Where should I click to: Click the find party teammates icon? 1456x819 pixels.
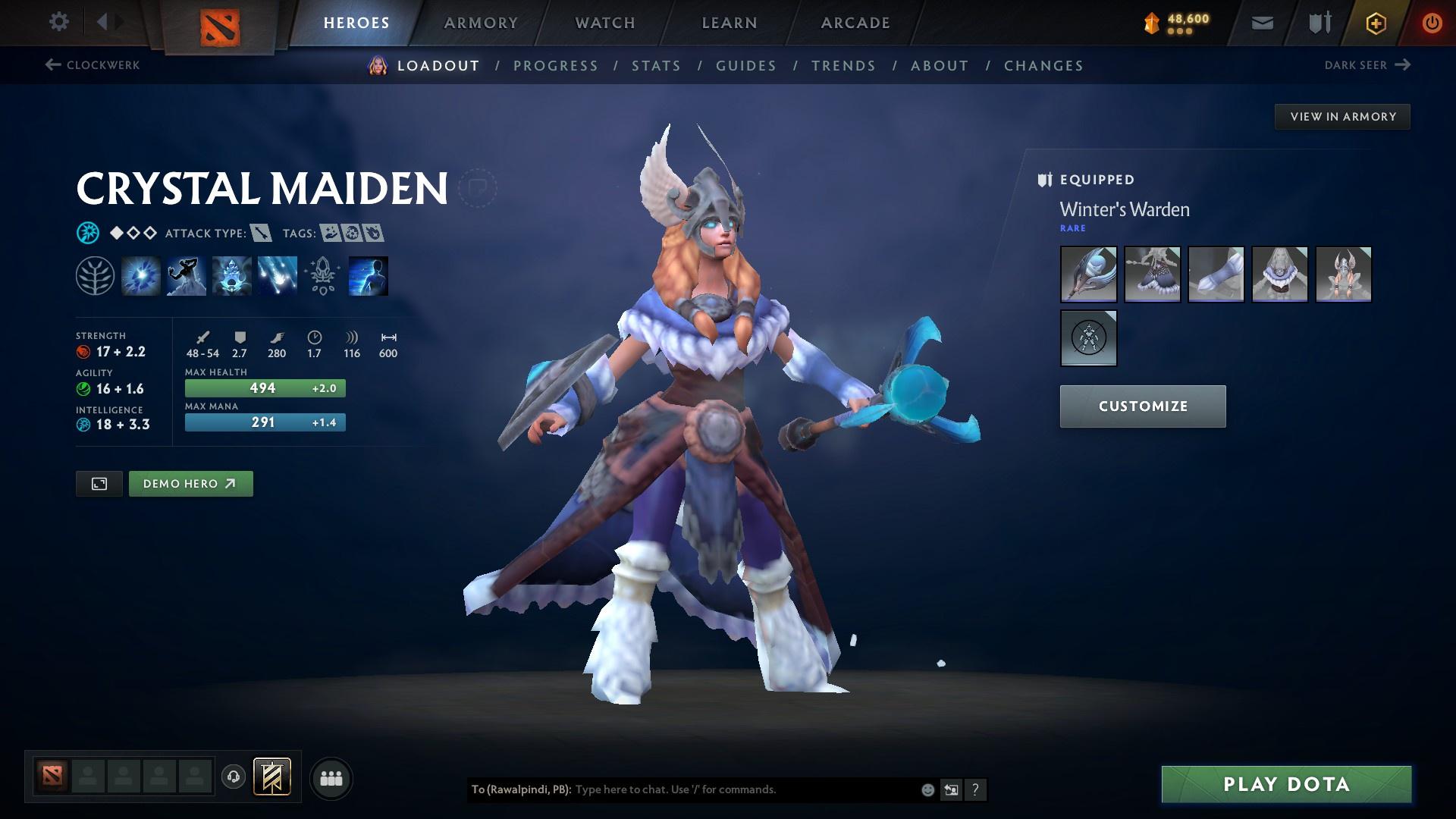coord(331,777)
